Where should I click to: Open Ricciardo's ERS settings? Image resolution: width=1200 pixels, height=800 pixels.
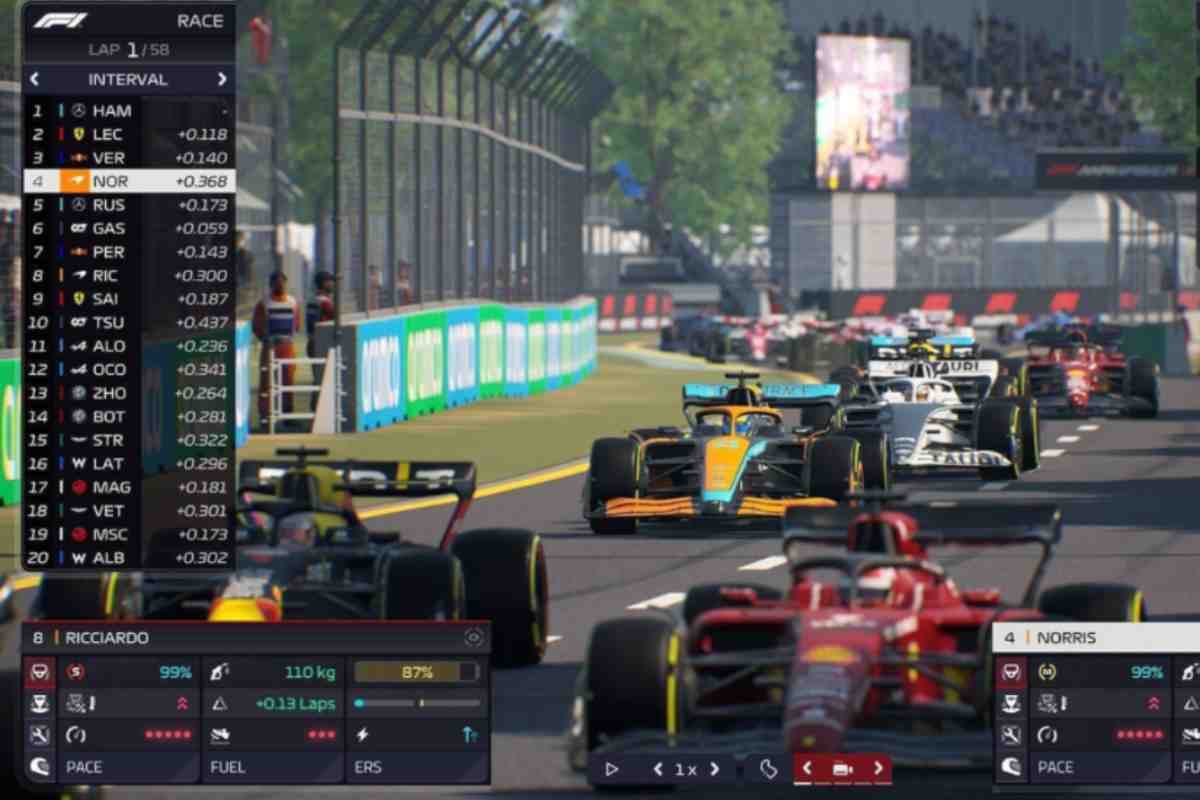click(417, 767)
